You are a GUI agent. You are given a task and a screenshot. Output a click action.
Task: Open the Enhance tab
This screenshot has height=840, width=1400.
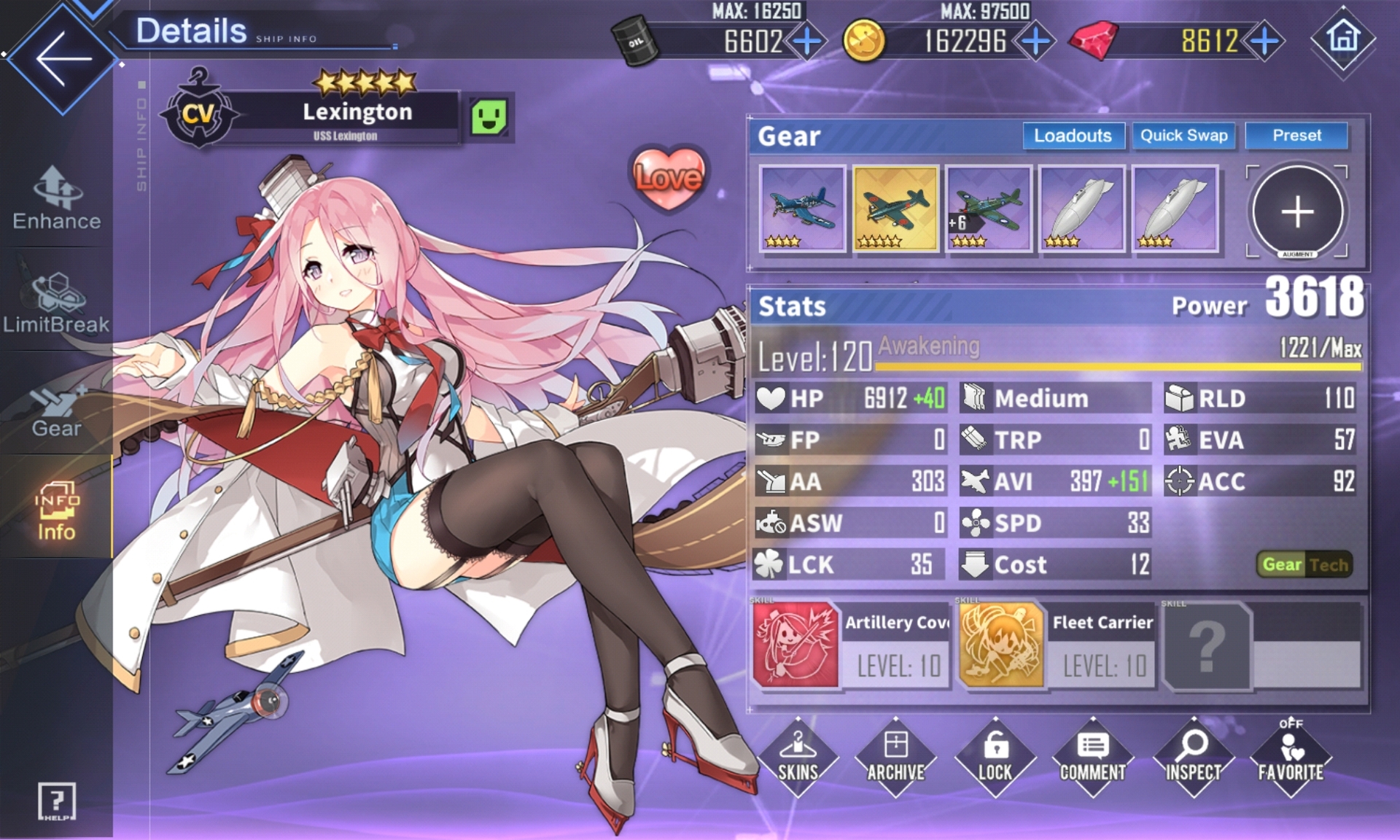[56, 199]
